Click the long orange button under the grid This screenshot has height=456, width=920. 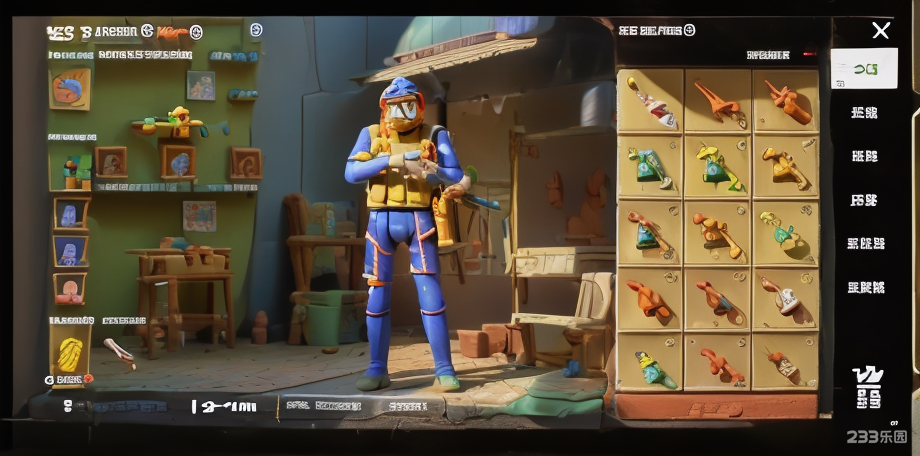(716, 408)
